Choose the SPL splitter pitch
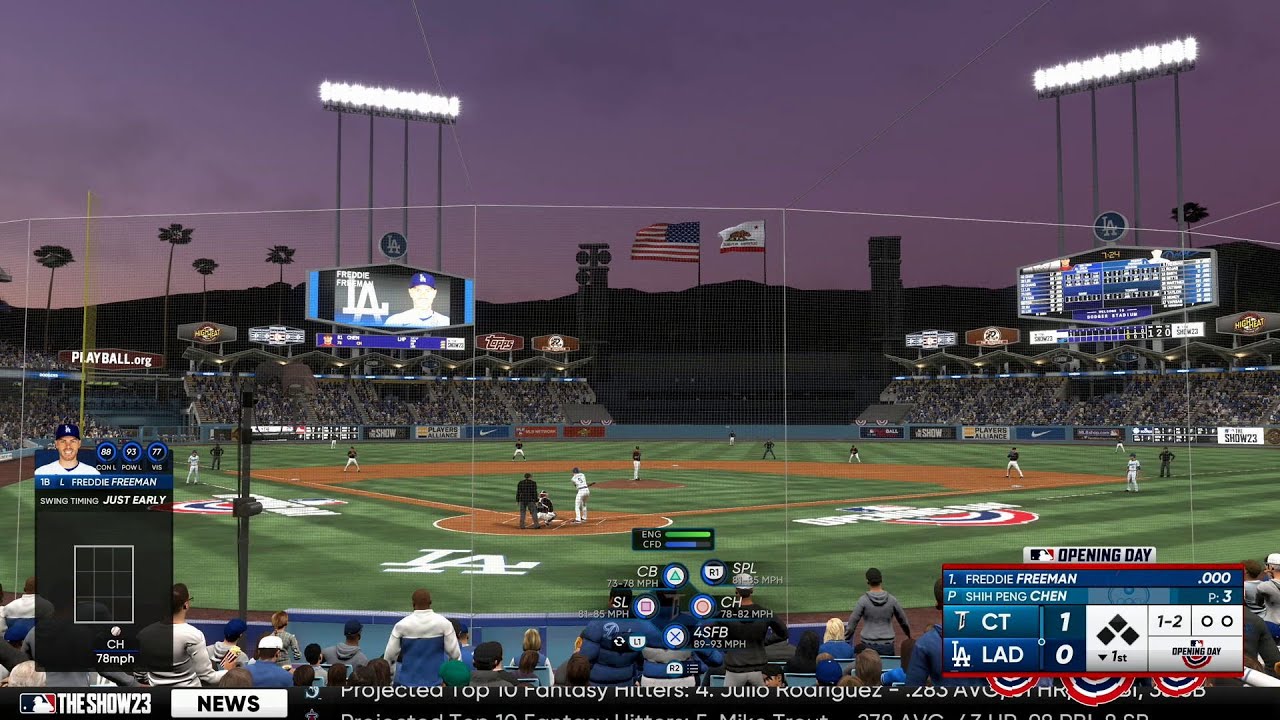Image resolution: width=1280 pixels, height=720 pixels. click(713, 573)
